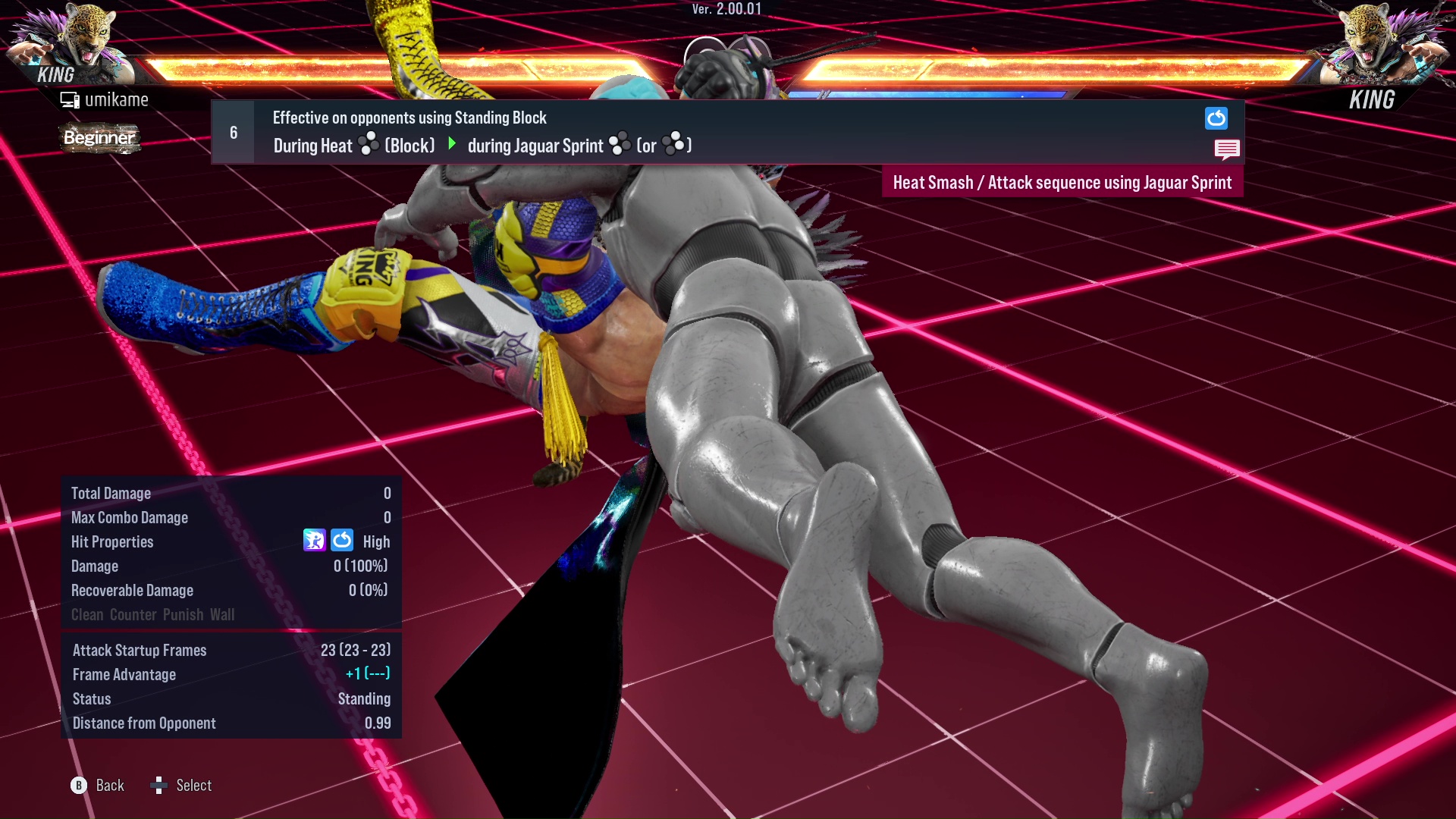Click the Heat Smash attack sequence banner
This screenshot has height=819, width=1456.
pyautogui.click(x=1062, y=182)
